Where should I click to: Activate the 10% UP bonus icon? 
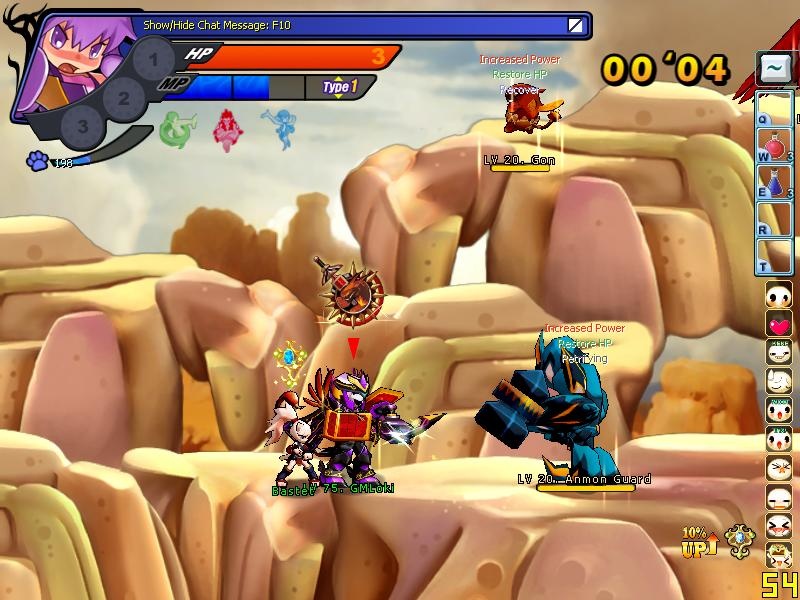(699, 541)
